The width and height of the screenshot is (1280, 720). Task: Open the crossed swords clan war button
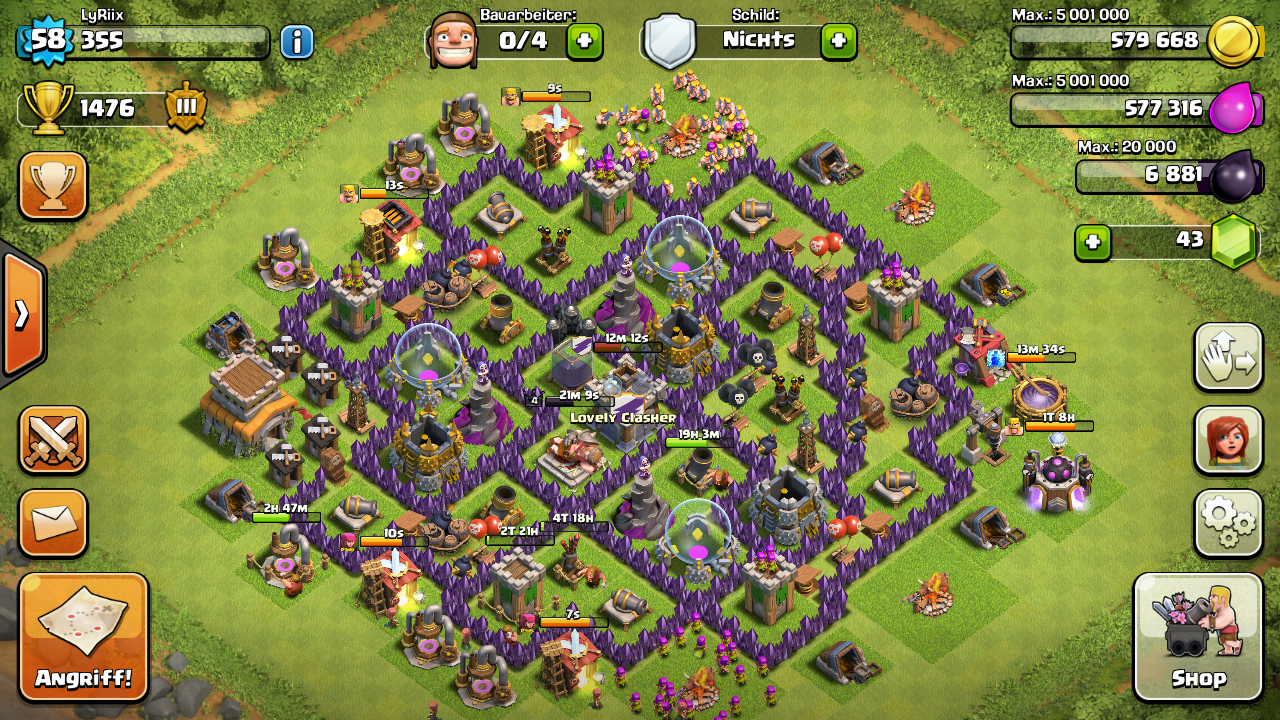pyautogui.click(x=53, y=440)
